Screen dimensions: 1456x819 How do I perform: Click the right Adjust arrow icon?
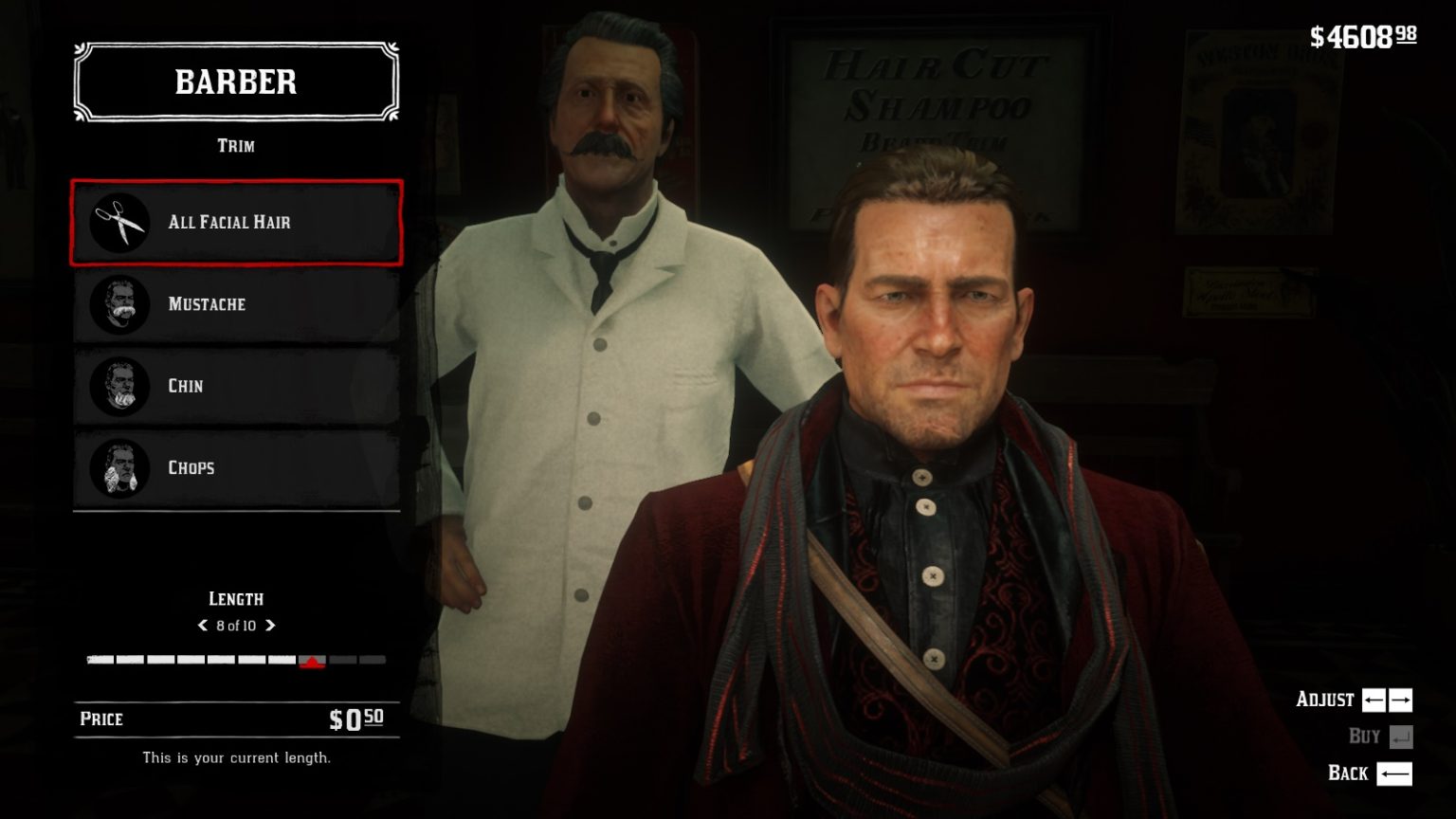pos(1401,700)
